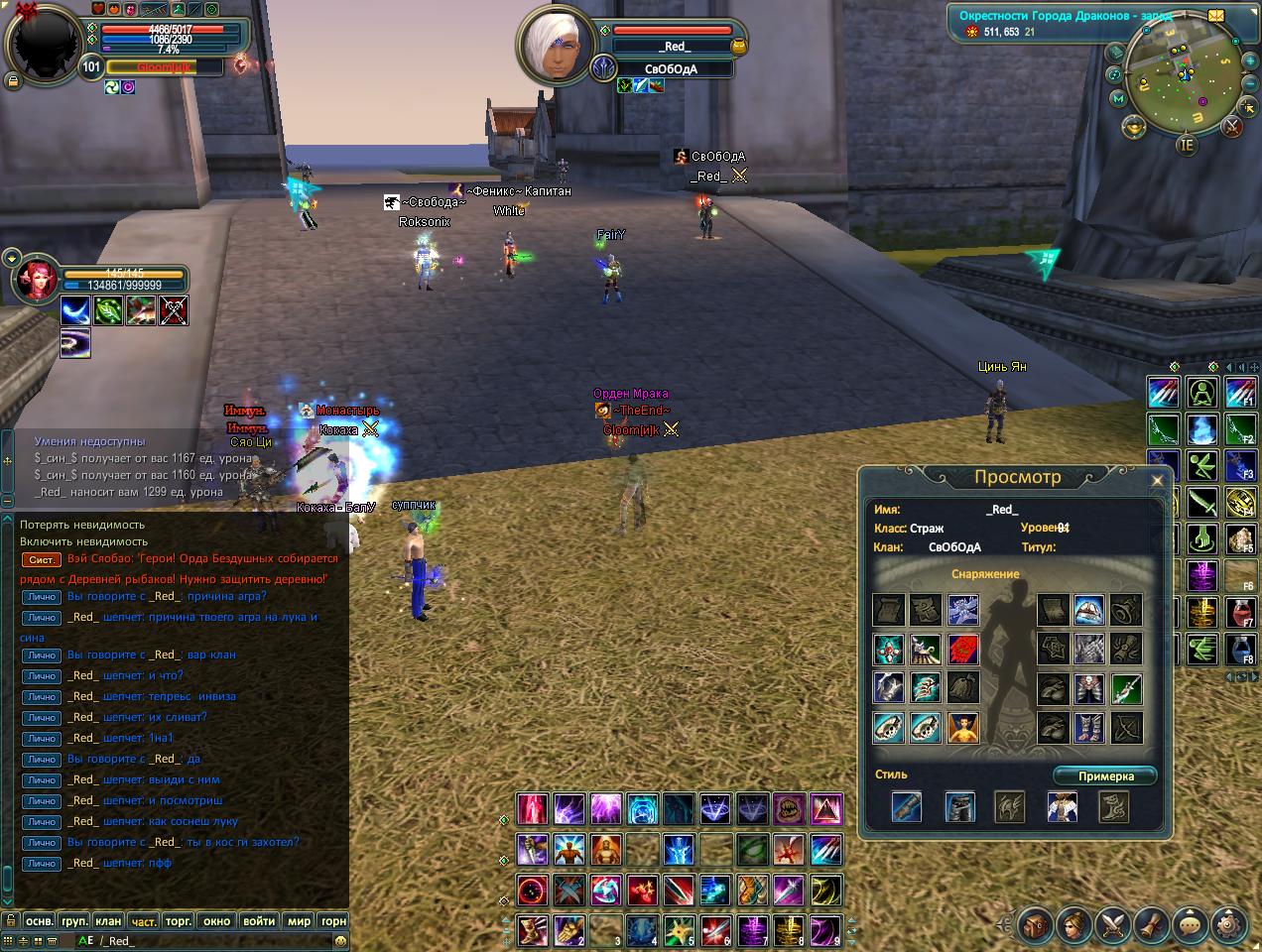Open the mail envelope icon
Viewport: 1262px width, 952px height.
tap(1215, 16)
